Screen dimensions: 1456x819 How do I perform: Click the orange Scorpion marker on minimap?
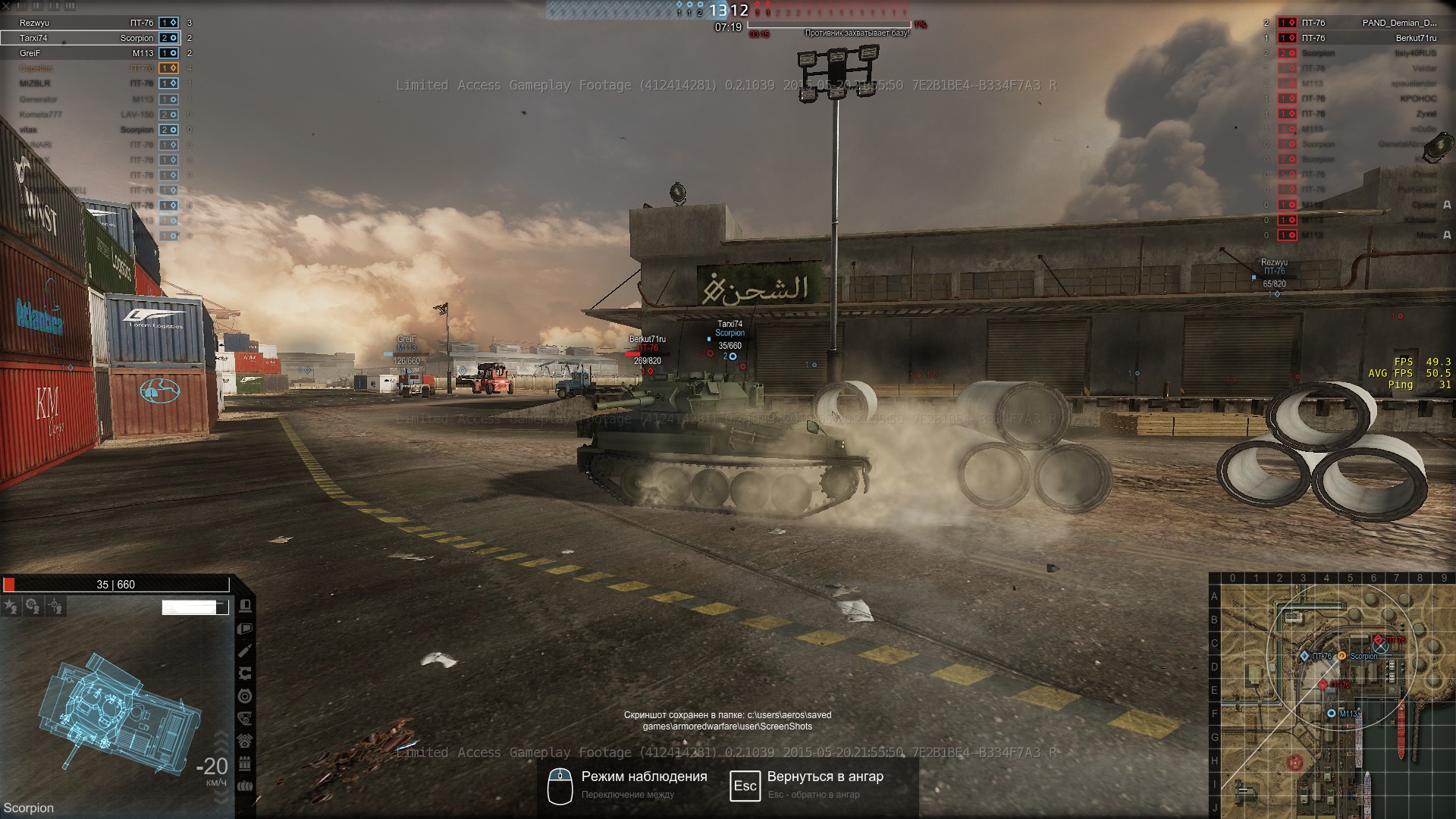[x=1341, y=656]
